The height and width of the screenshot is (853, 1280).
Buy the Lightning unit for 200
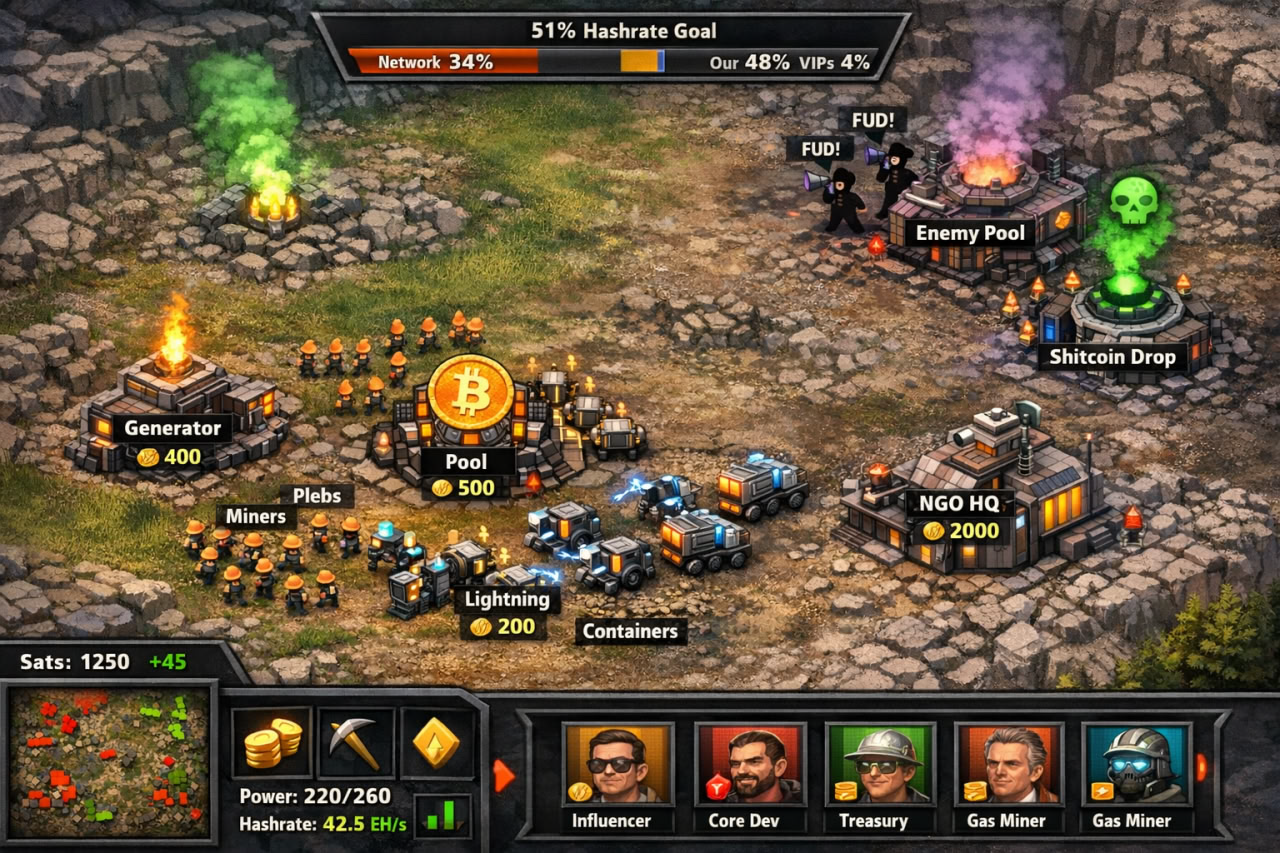[504, 626]
